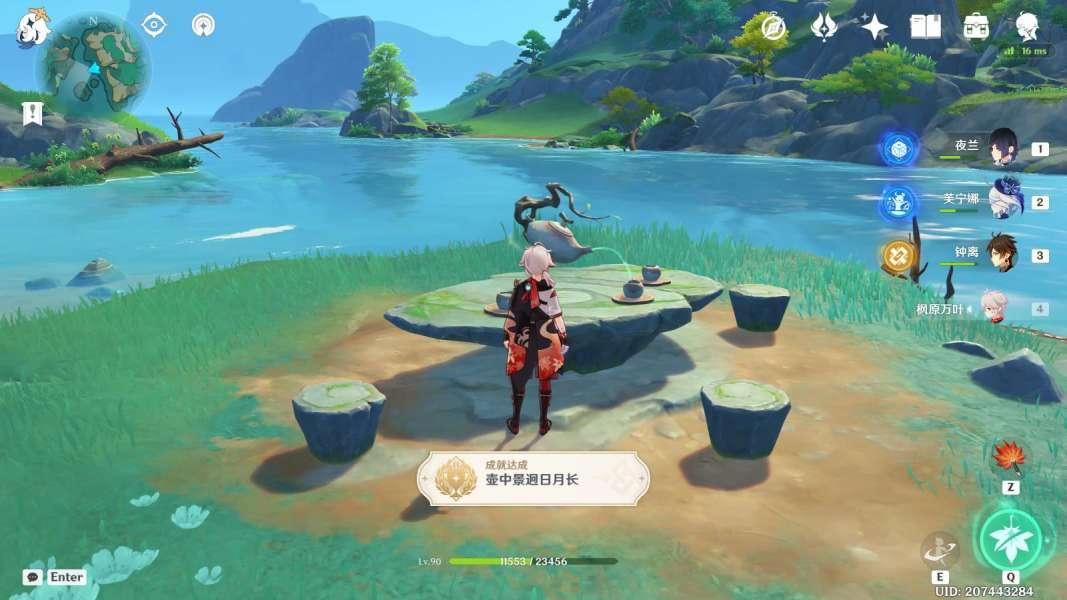1067x600 pixels.
Task: Open the quest log bookmark icon
Action: [x=33, y=112]
